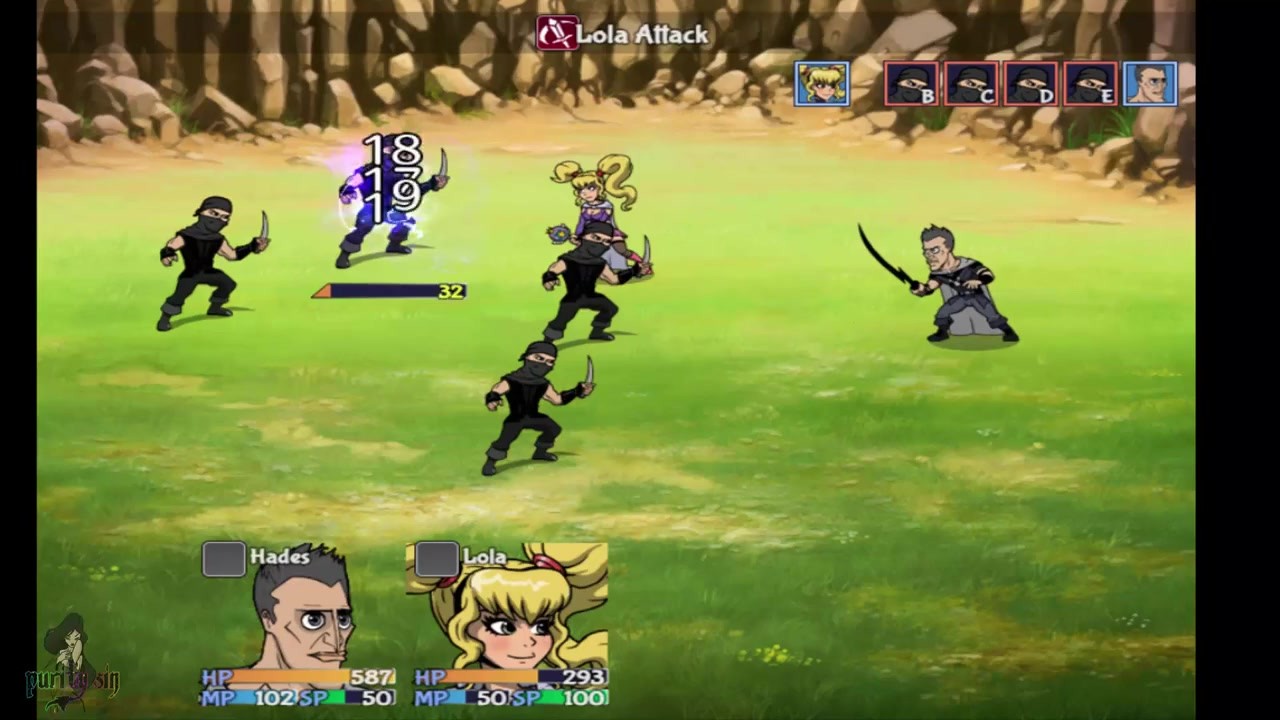
Task: Choose Hades's party status portrait
Action: click(300, 612)
